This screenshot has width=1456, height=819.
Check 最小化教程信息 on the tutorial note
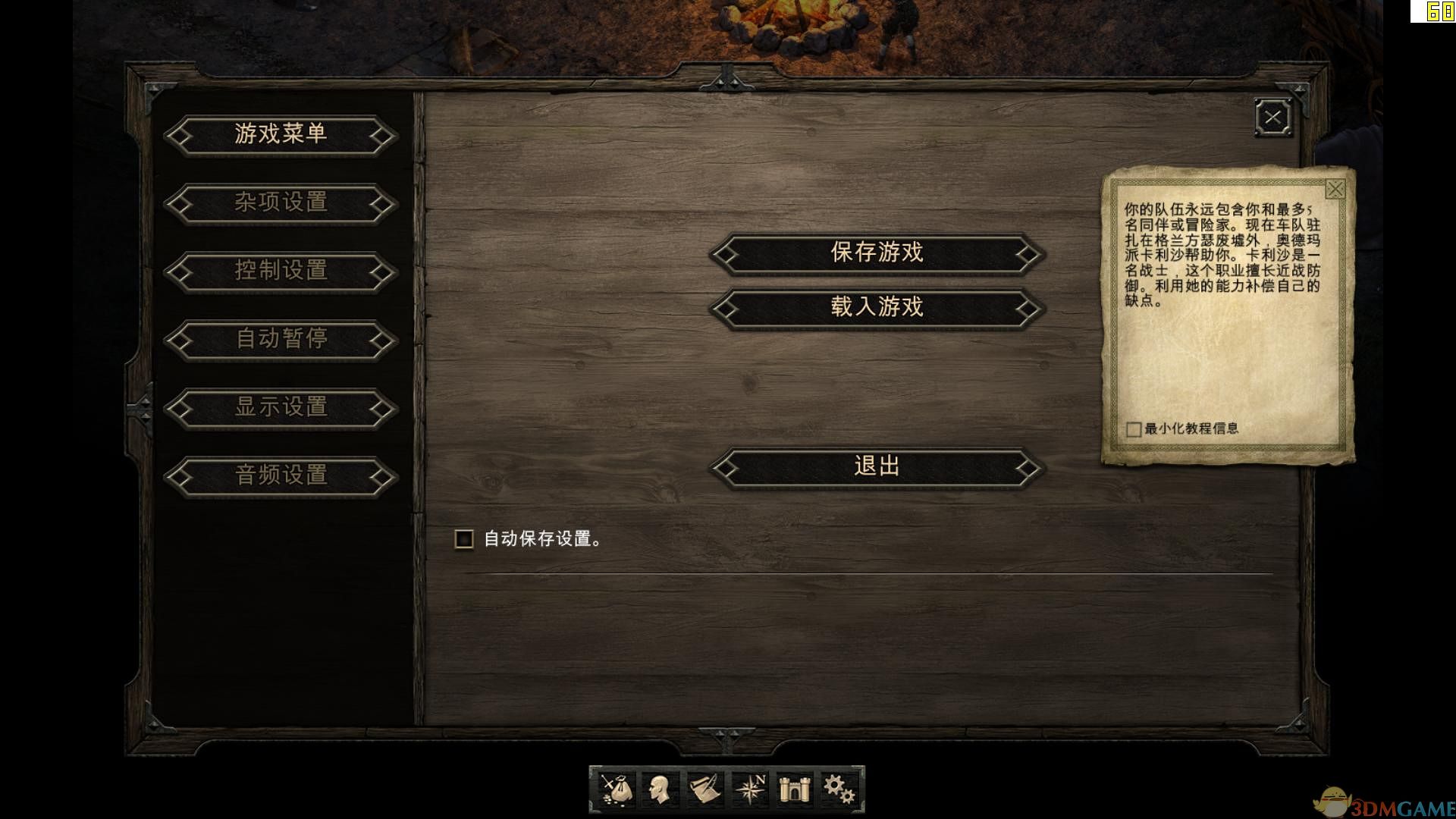pyautogui.click(x=1133, y=428)
